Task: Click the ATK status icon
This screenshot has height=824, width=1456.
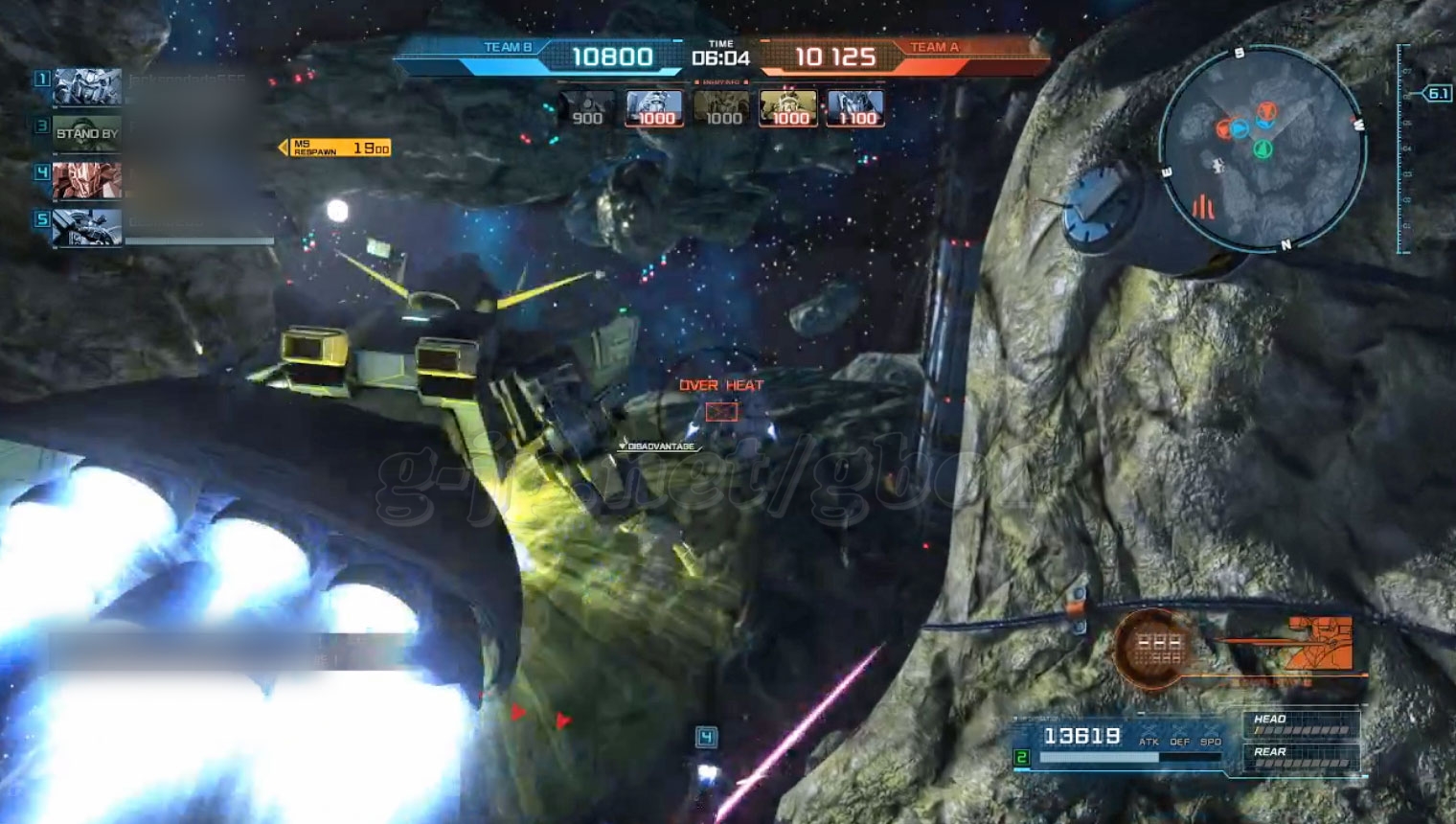Action: pos(1149,738)
